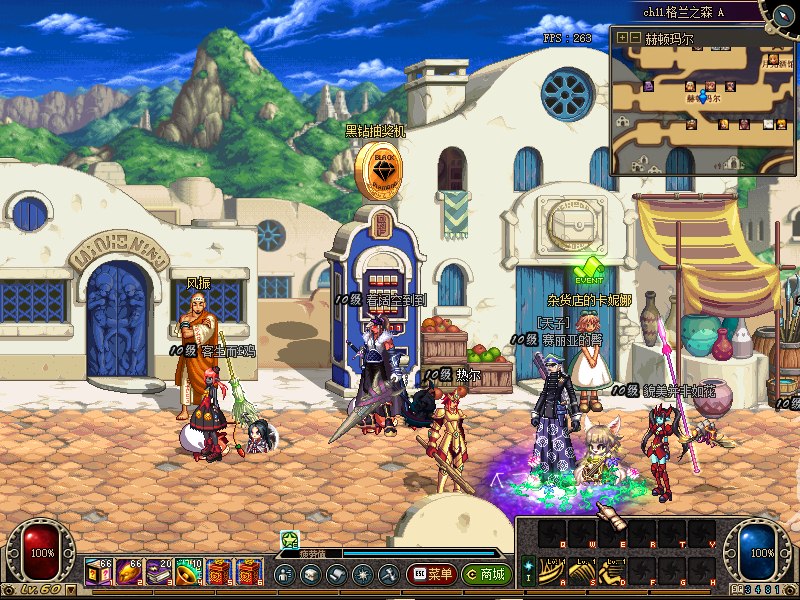Use the purple book item in slot 3
Viewport: 800px width, 600px height.
(x=159, y=572)
